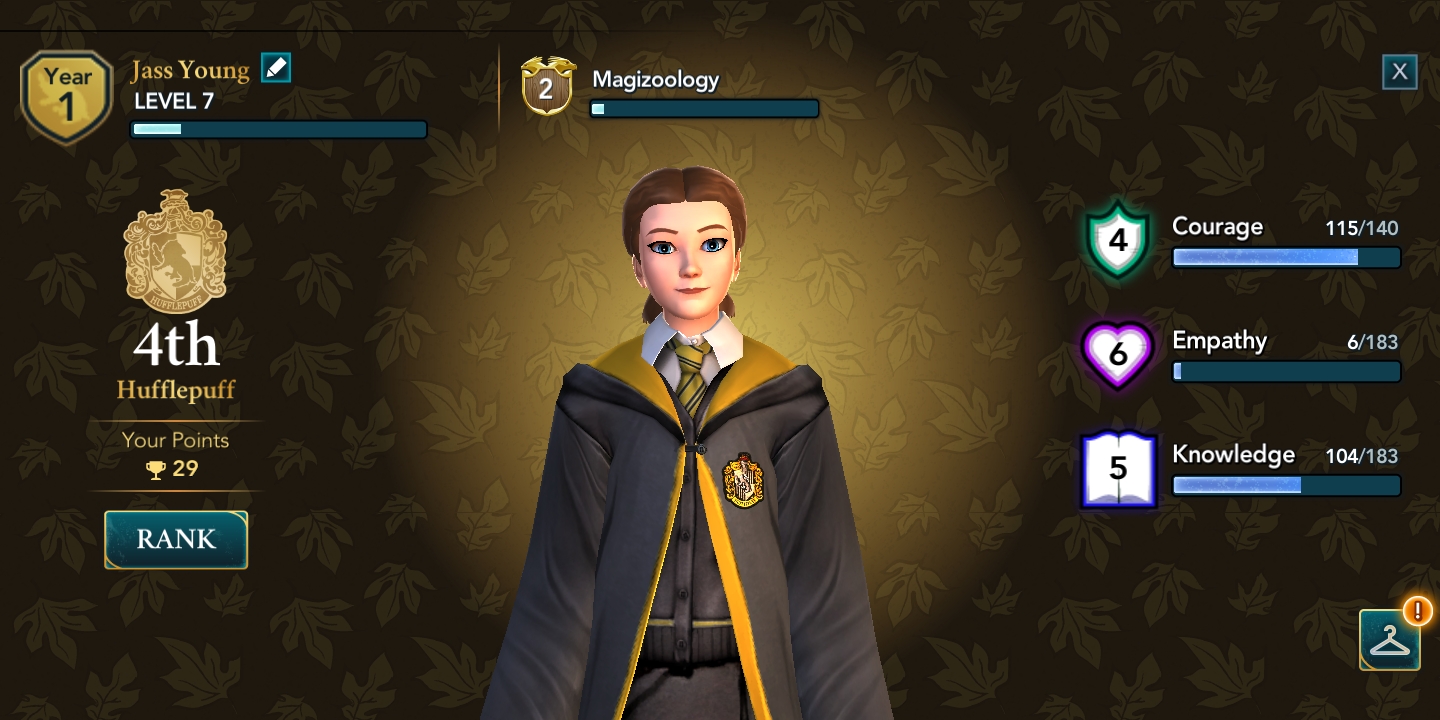This screenshot has width=1440, height=720.
Task: View the Hufflepuff house crest
Action: pos(175,250)
